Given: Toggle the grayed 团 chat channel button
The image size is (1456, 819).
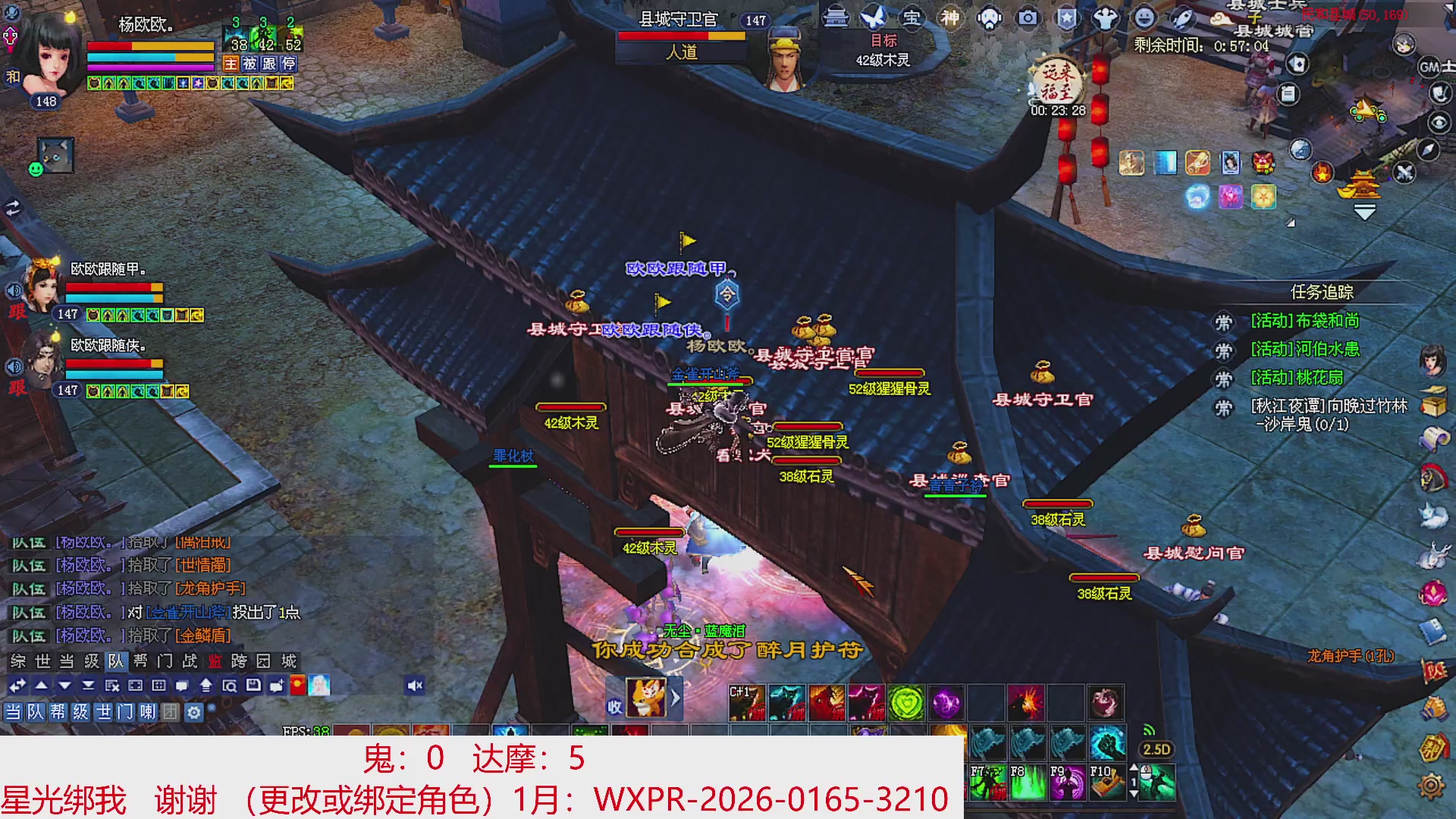Looking at the screenshot, I should 170,714.
